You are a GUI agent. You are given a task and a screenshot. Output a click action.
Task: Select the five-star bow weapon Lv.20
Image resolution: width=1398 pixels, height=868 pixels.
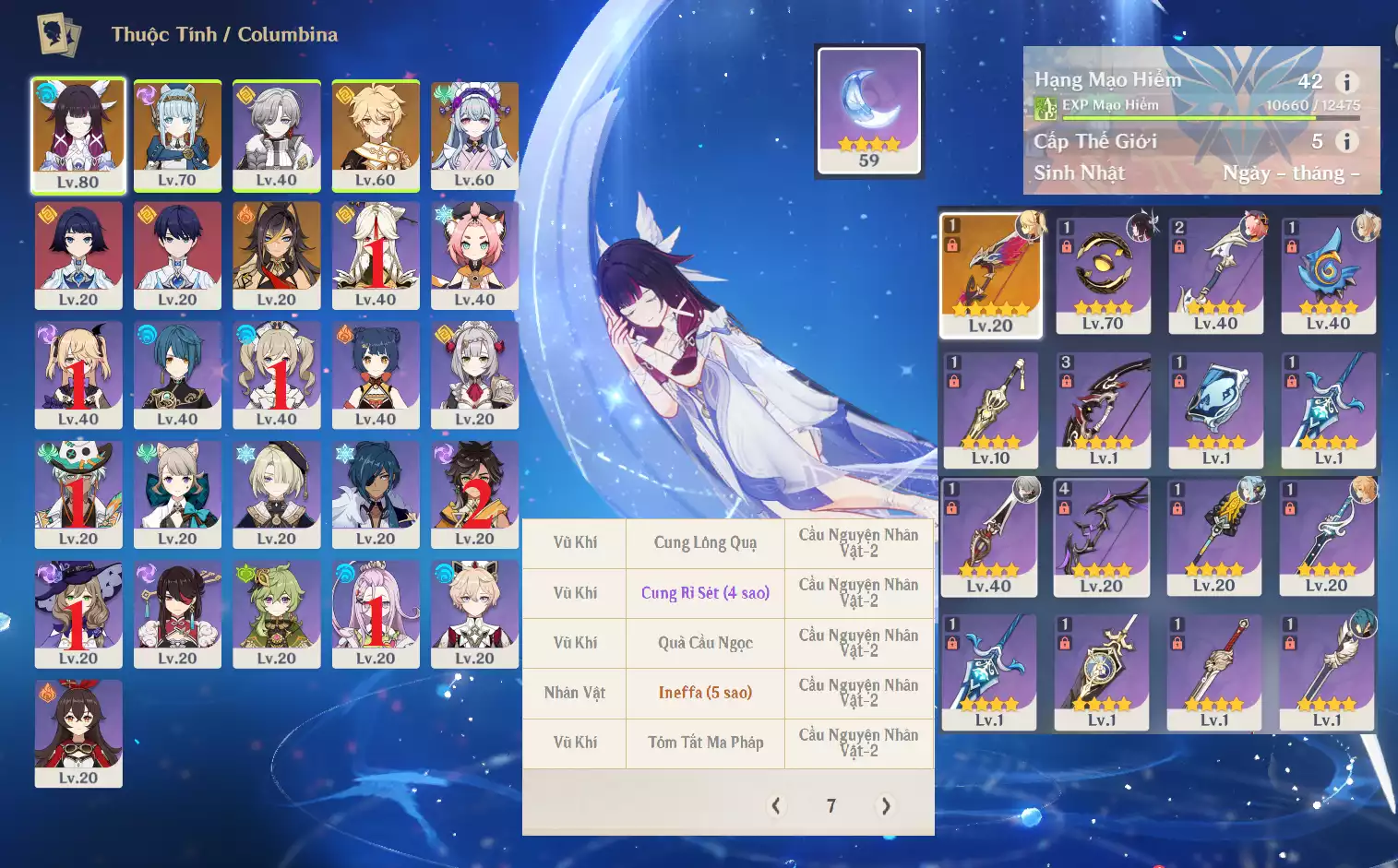990,275
